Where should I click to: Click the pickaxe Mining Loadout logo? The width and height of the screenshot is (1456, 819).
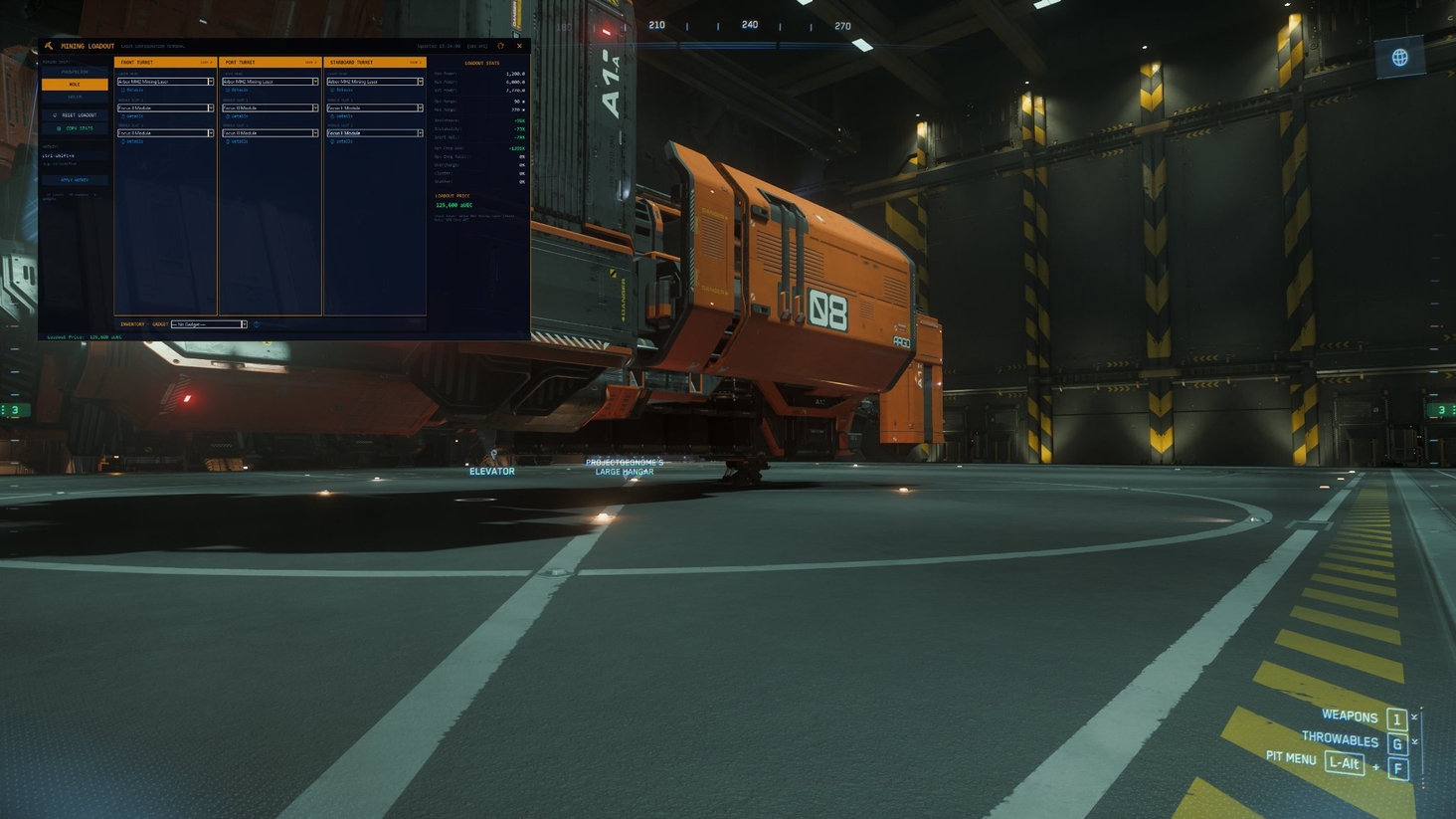[48, 45]
